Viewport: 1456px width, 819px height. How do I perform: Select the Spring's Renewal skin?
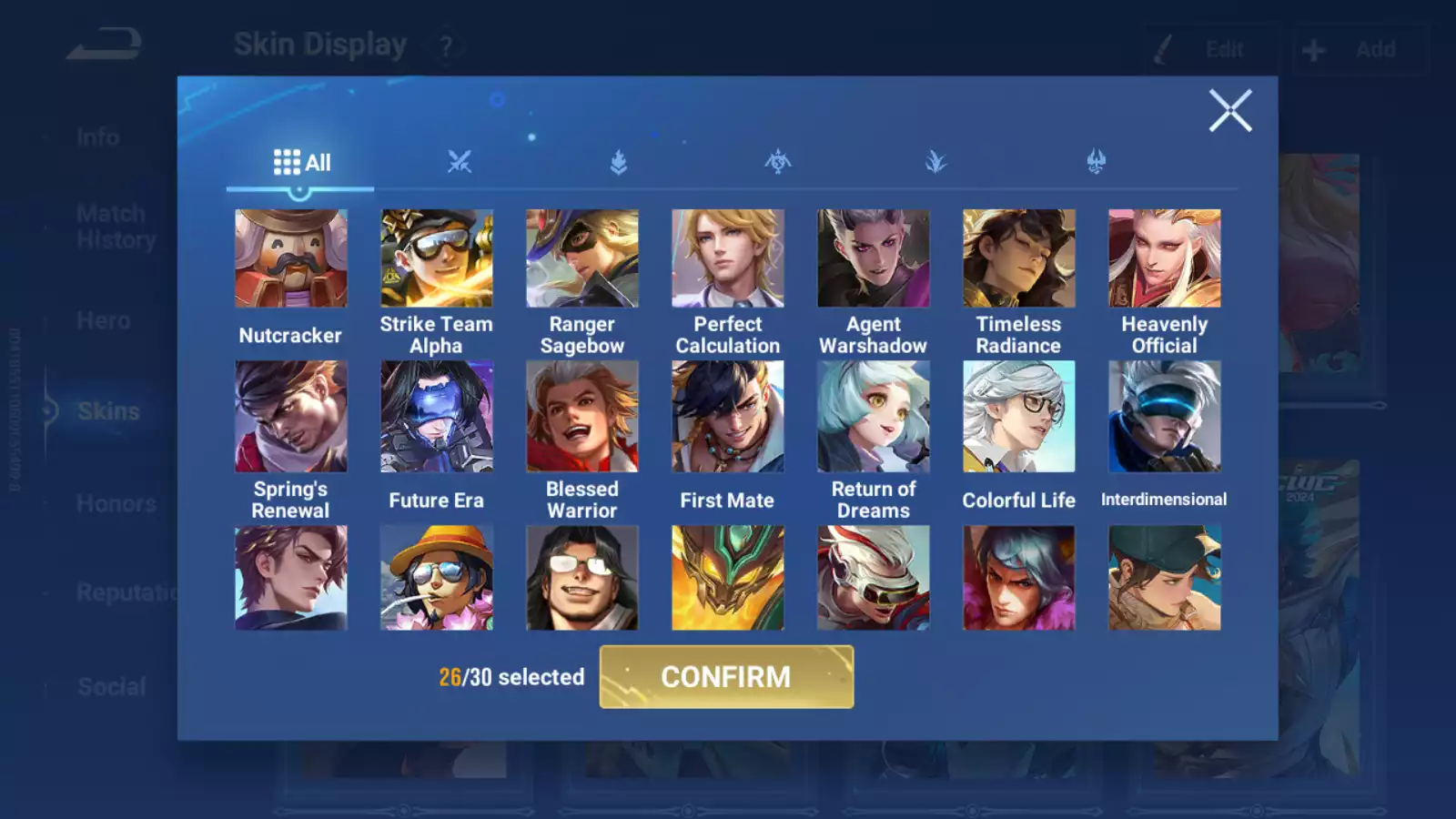(291, 417)
